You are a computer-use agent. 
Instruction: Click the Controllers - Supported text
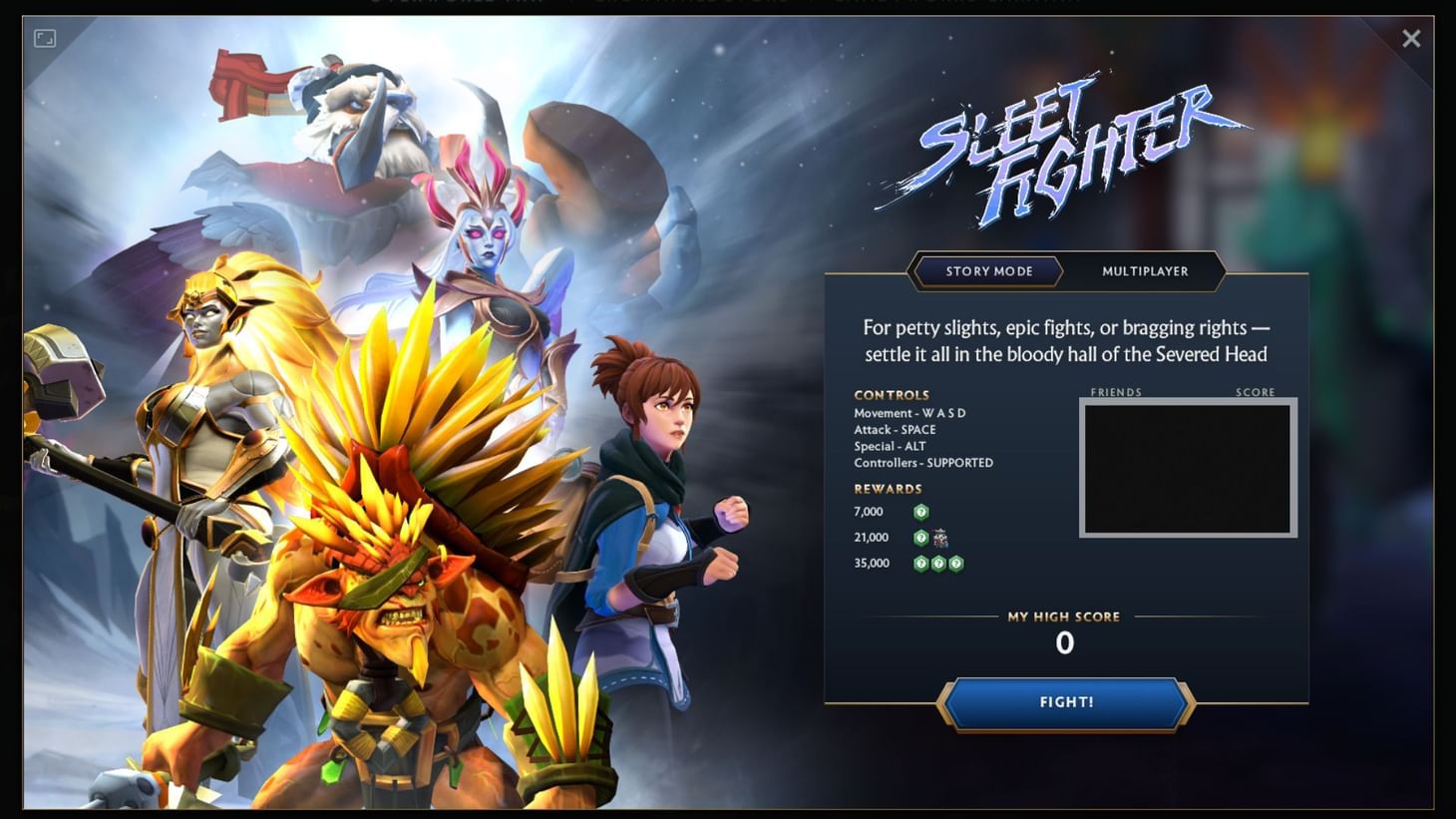[x=922, y=462]
